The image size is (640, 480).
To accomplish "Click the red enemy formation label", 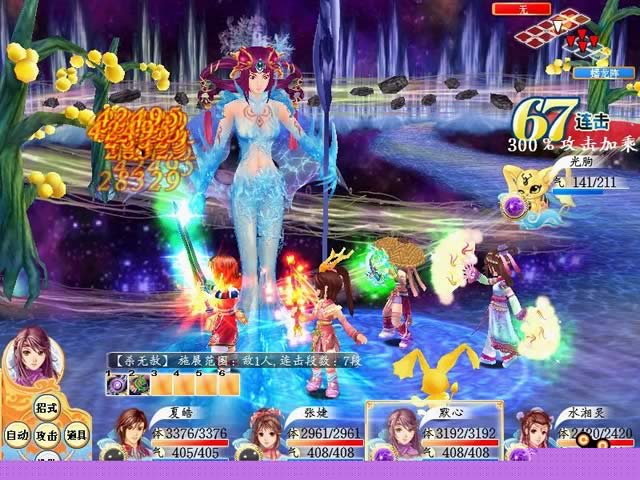I will click(x=522, y=8).
